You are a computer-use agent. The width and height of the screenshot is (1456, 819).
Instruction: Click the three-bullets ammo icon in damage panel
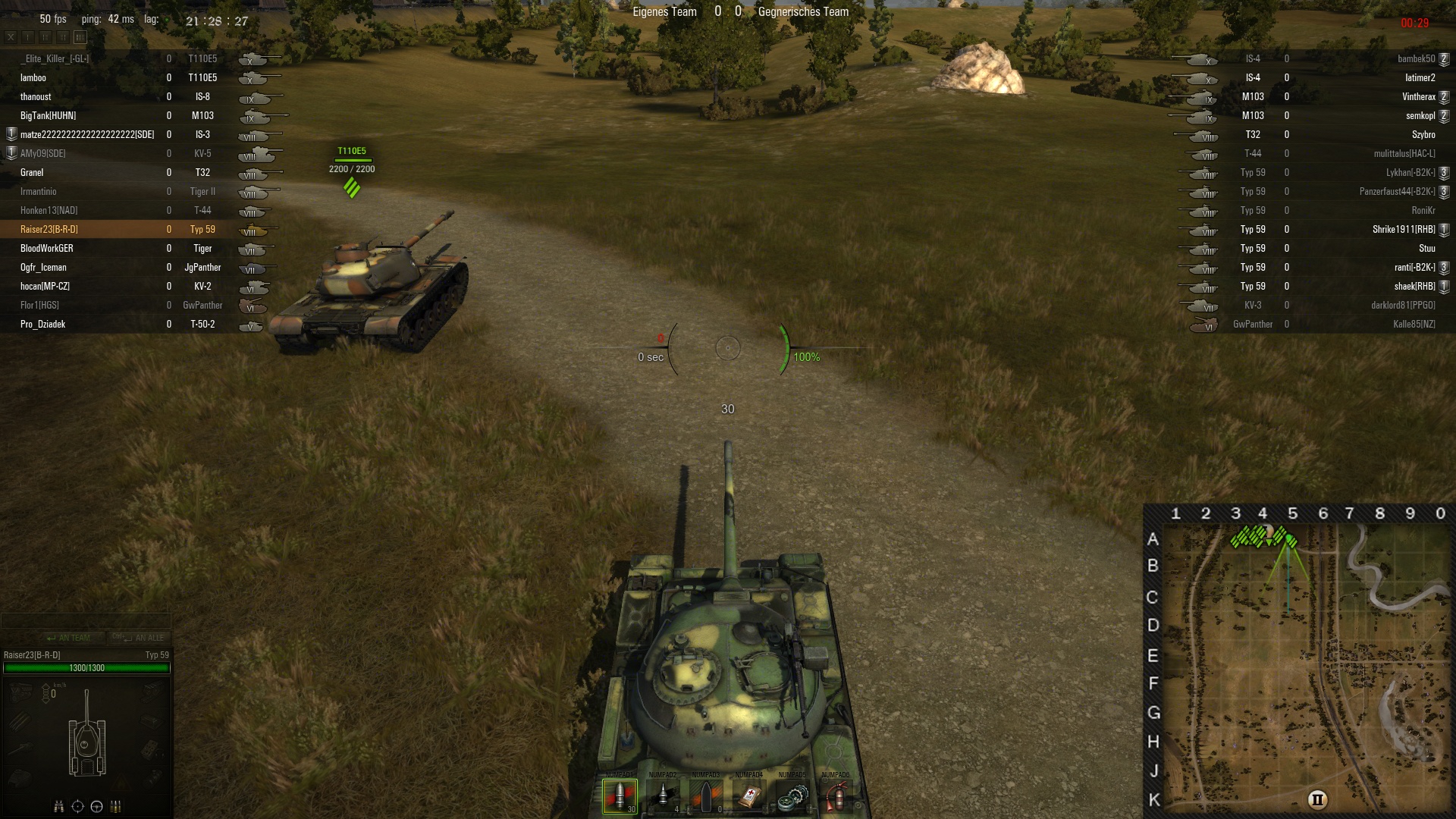[116, 806]
